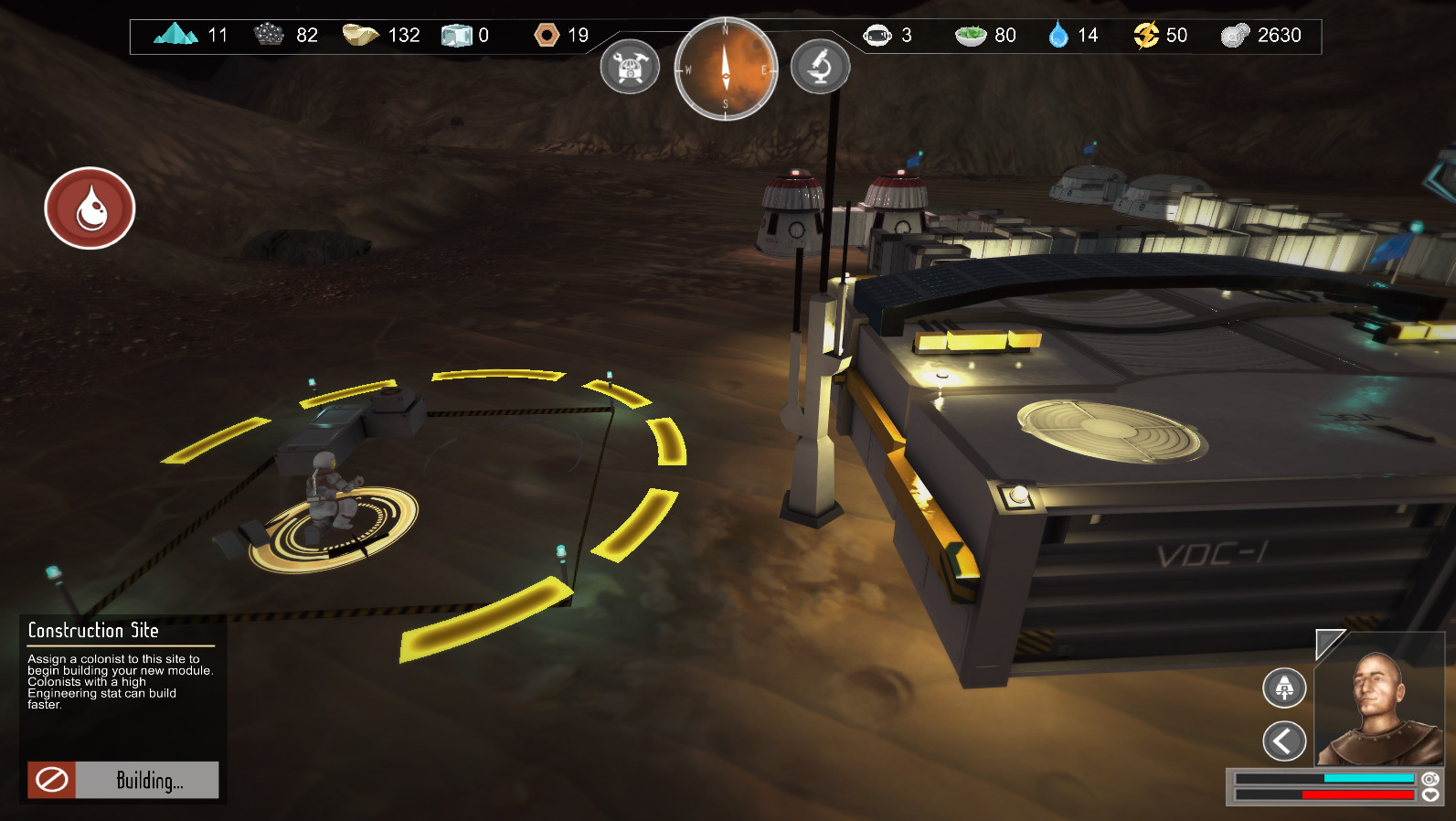Click the robot resource icon

tap(878, 35)
